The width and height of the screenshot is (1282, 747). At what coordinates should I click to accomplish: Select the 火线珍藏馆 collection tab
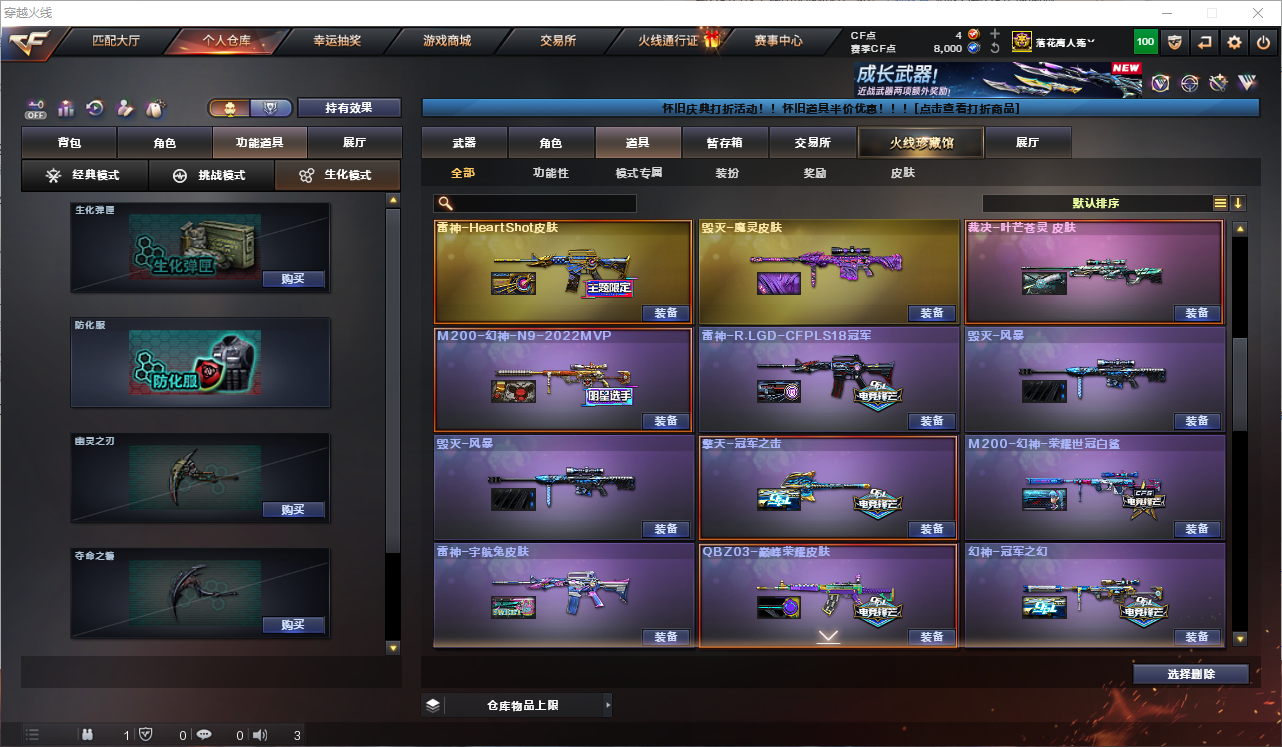pos(921,143)
